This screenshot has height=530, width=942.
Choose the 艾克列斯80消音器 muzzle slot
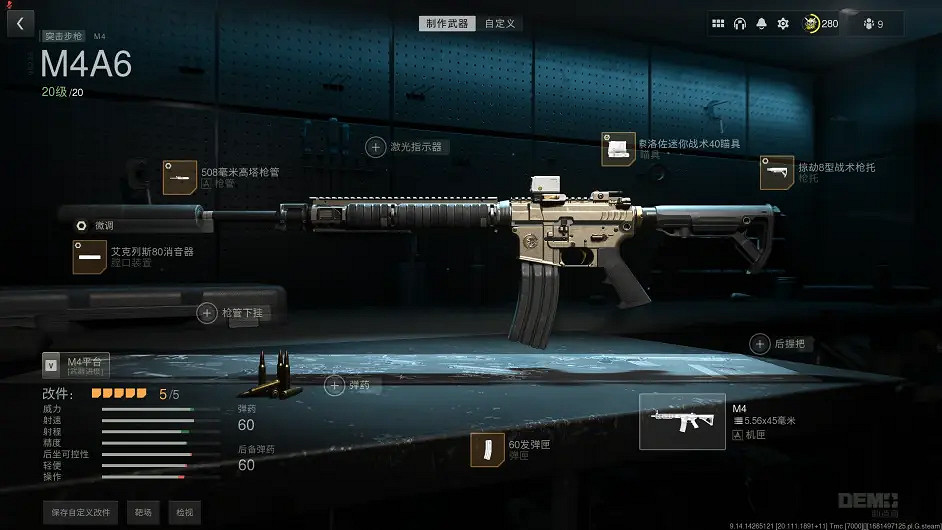coord(91,257)
